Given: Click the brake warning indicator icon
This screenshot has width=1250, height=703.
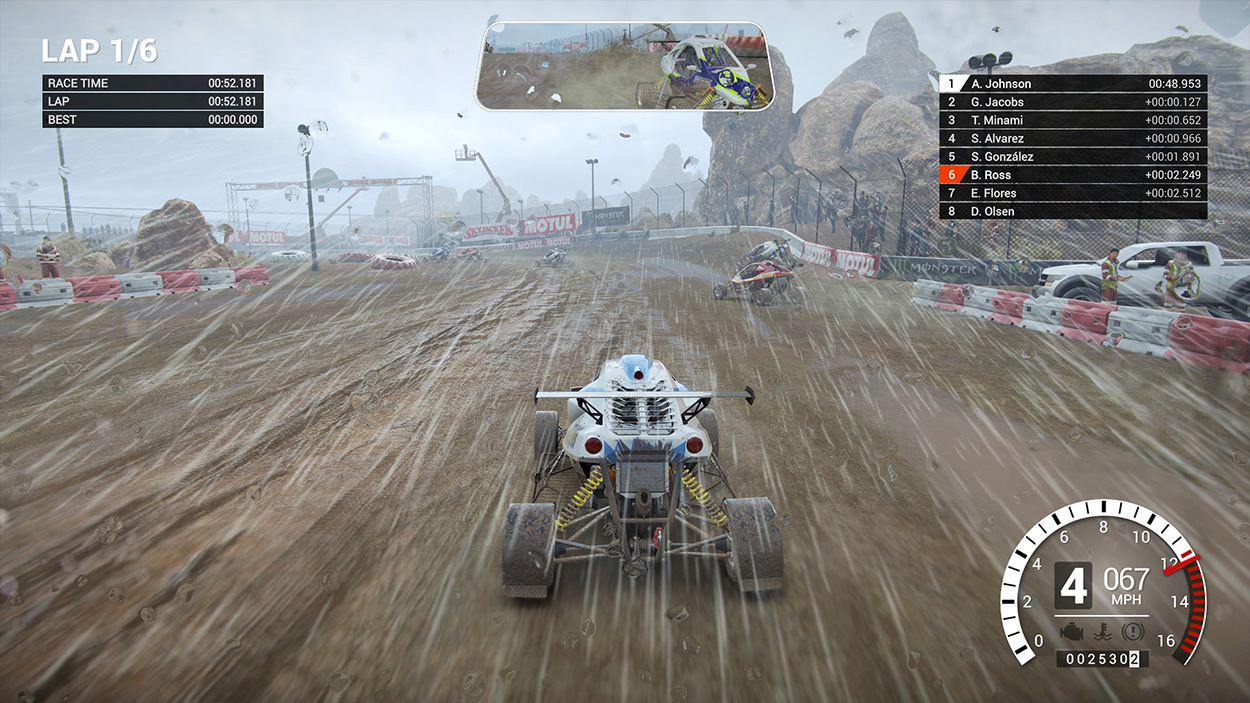Looking at the screenshot, I should 1133,632.
